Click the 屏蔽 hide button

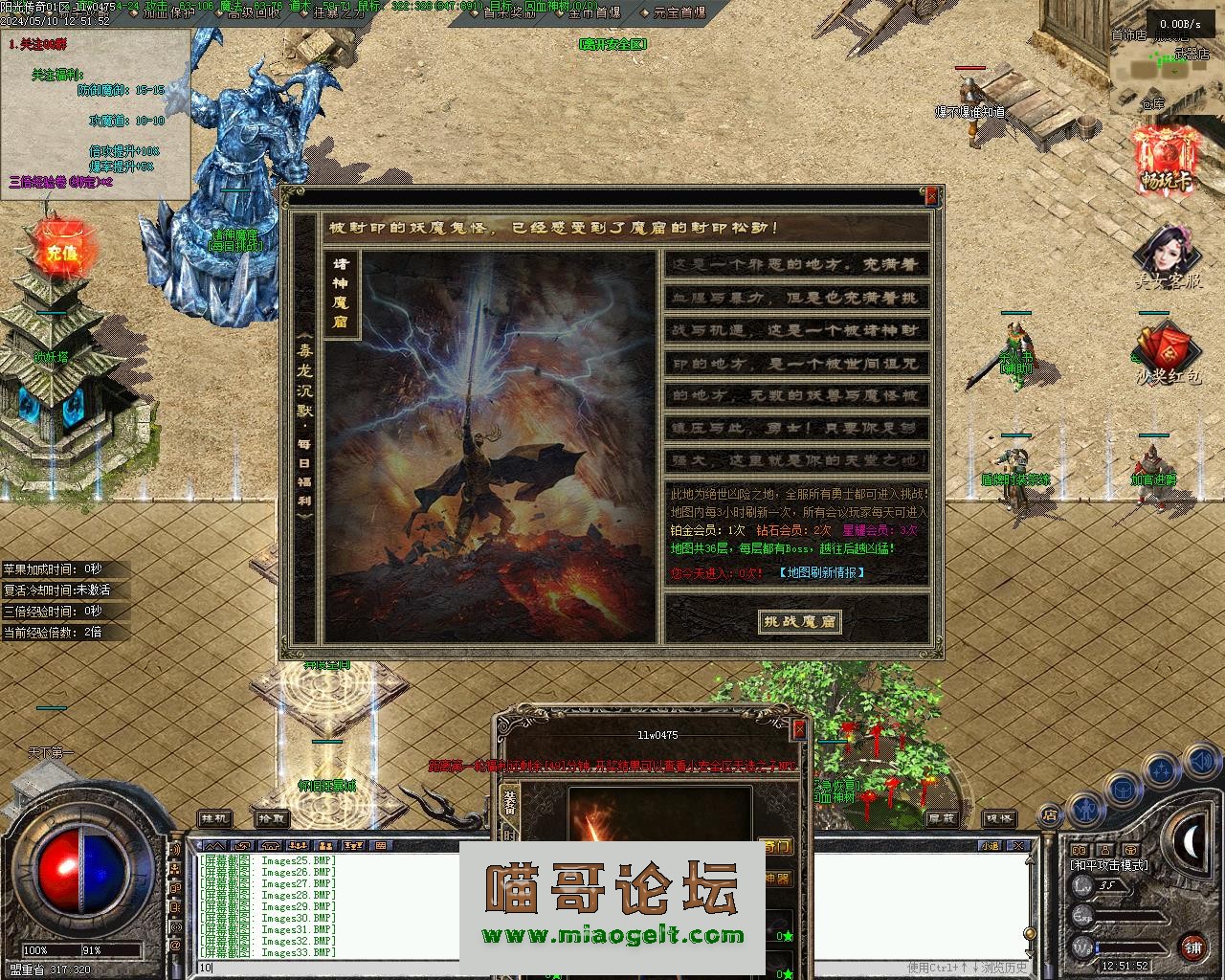point(942,819)
